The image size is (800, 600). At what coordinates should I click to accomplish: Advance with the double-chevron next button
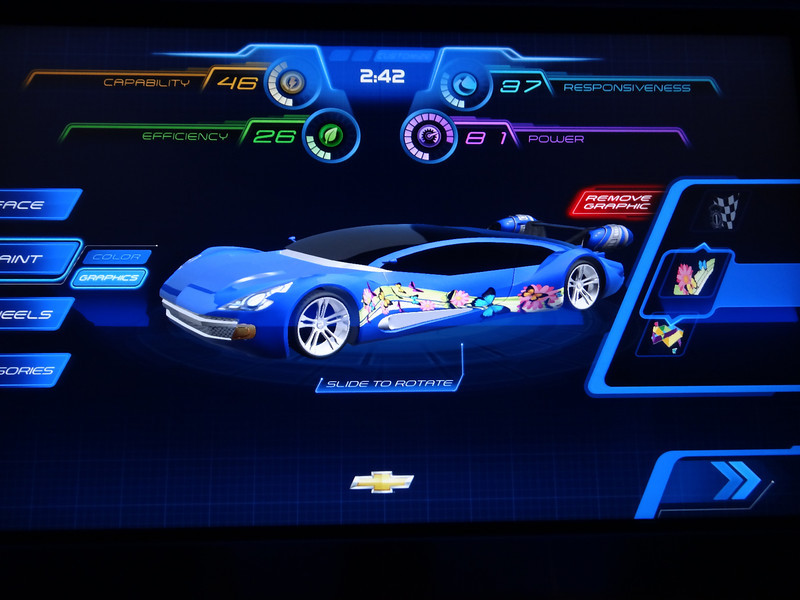[x=734, y=480]
